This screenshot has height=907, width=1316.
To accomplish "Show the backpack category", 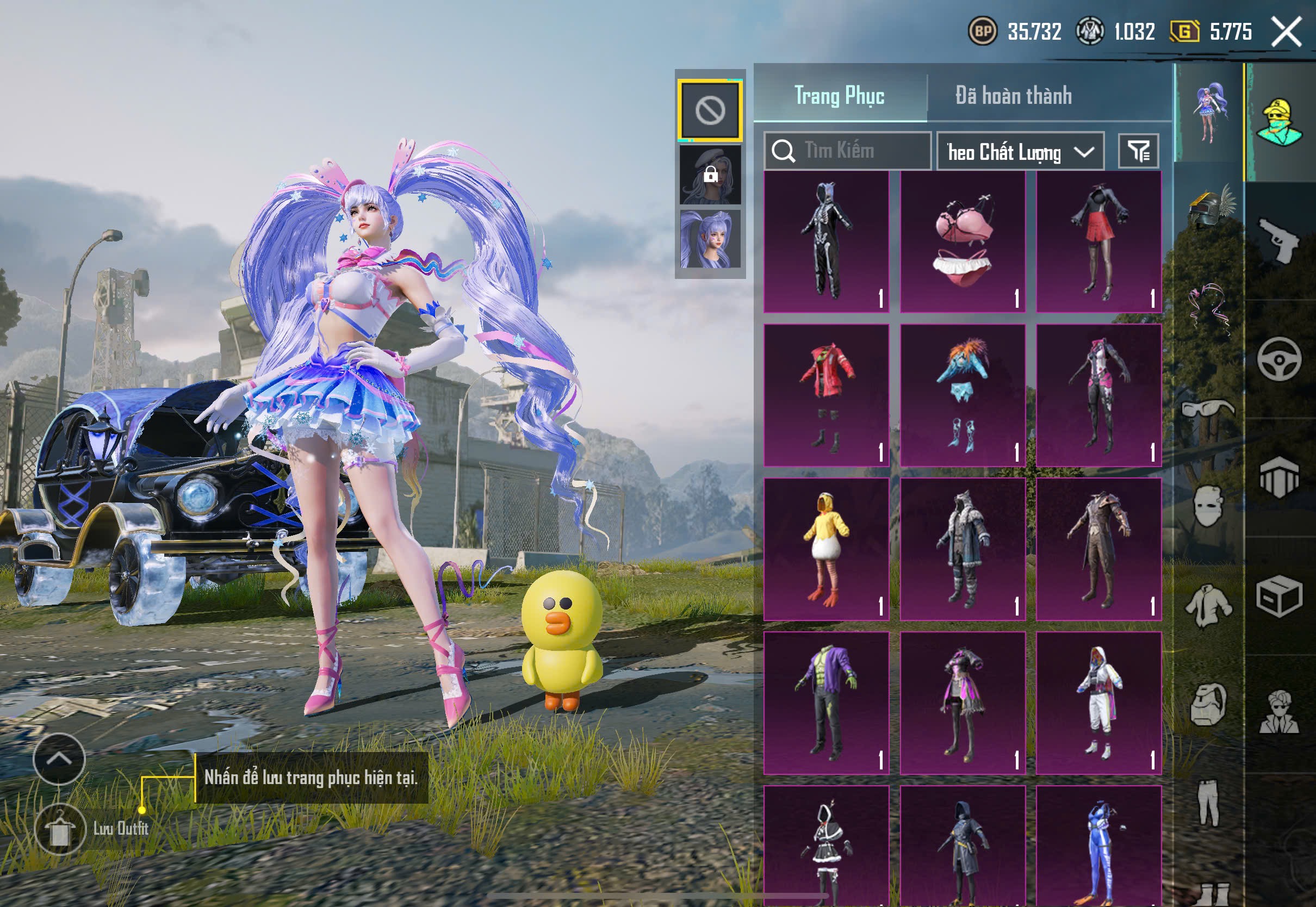I will [x=1208, y=705].
